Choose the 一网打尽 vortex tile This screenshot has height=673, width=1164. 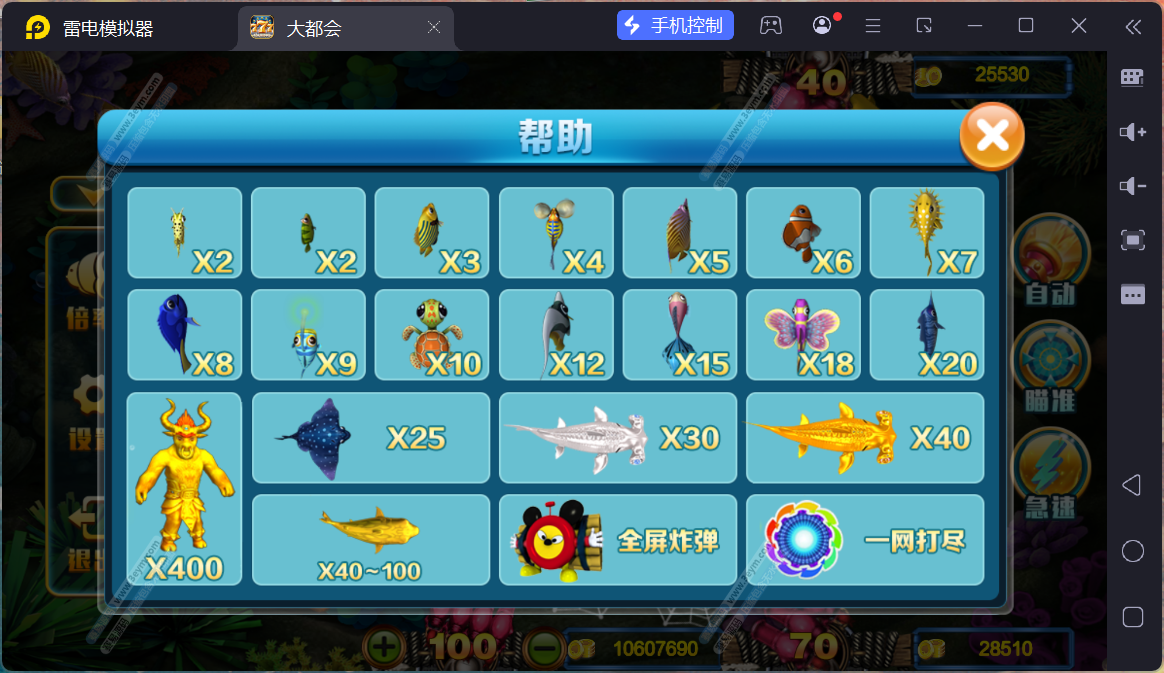[x=864, y=540]
